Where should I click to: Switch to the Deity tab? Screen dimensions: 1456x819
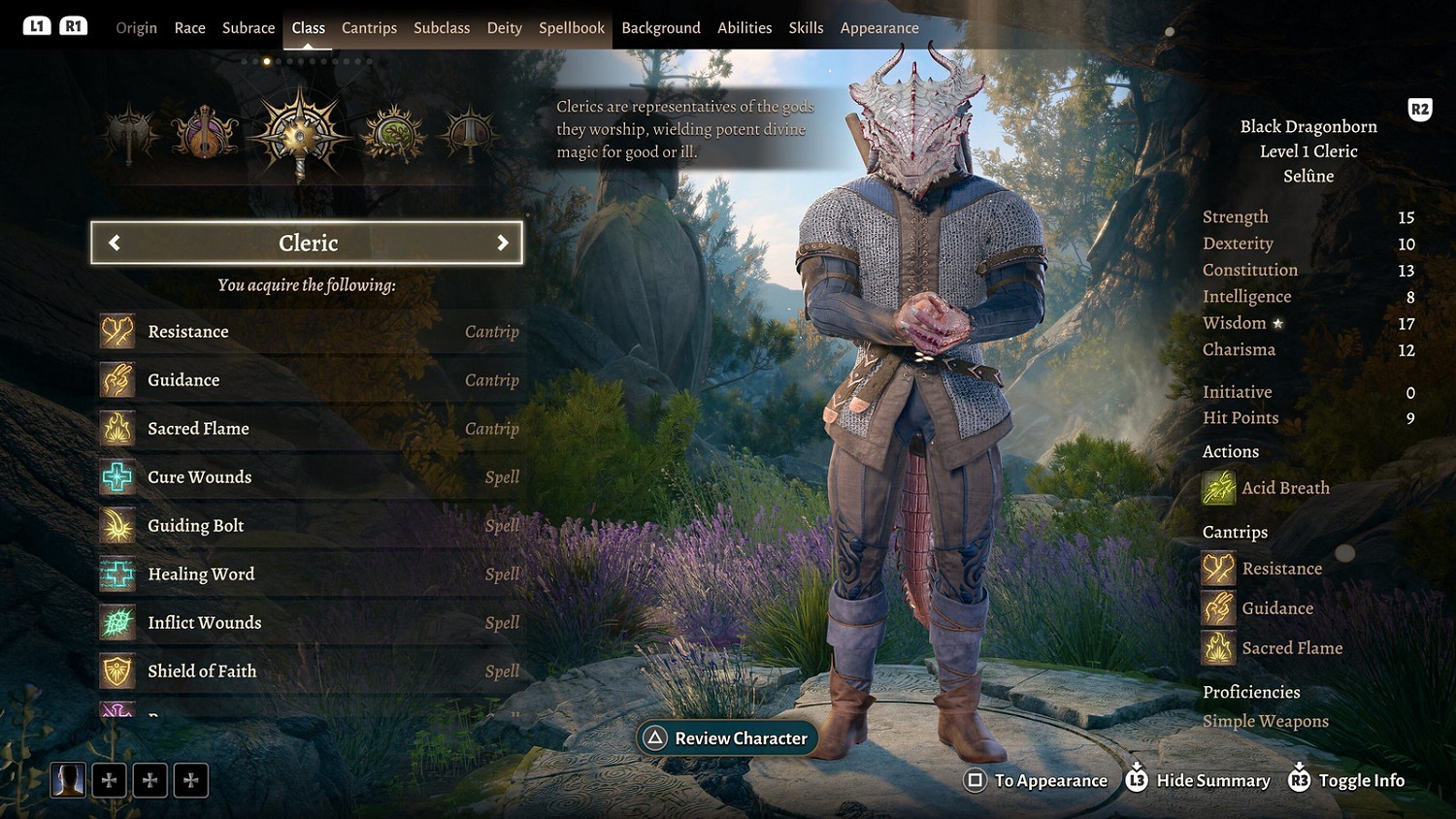(x=504, y=28)
